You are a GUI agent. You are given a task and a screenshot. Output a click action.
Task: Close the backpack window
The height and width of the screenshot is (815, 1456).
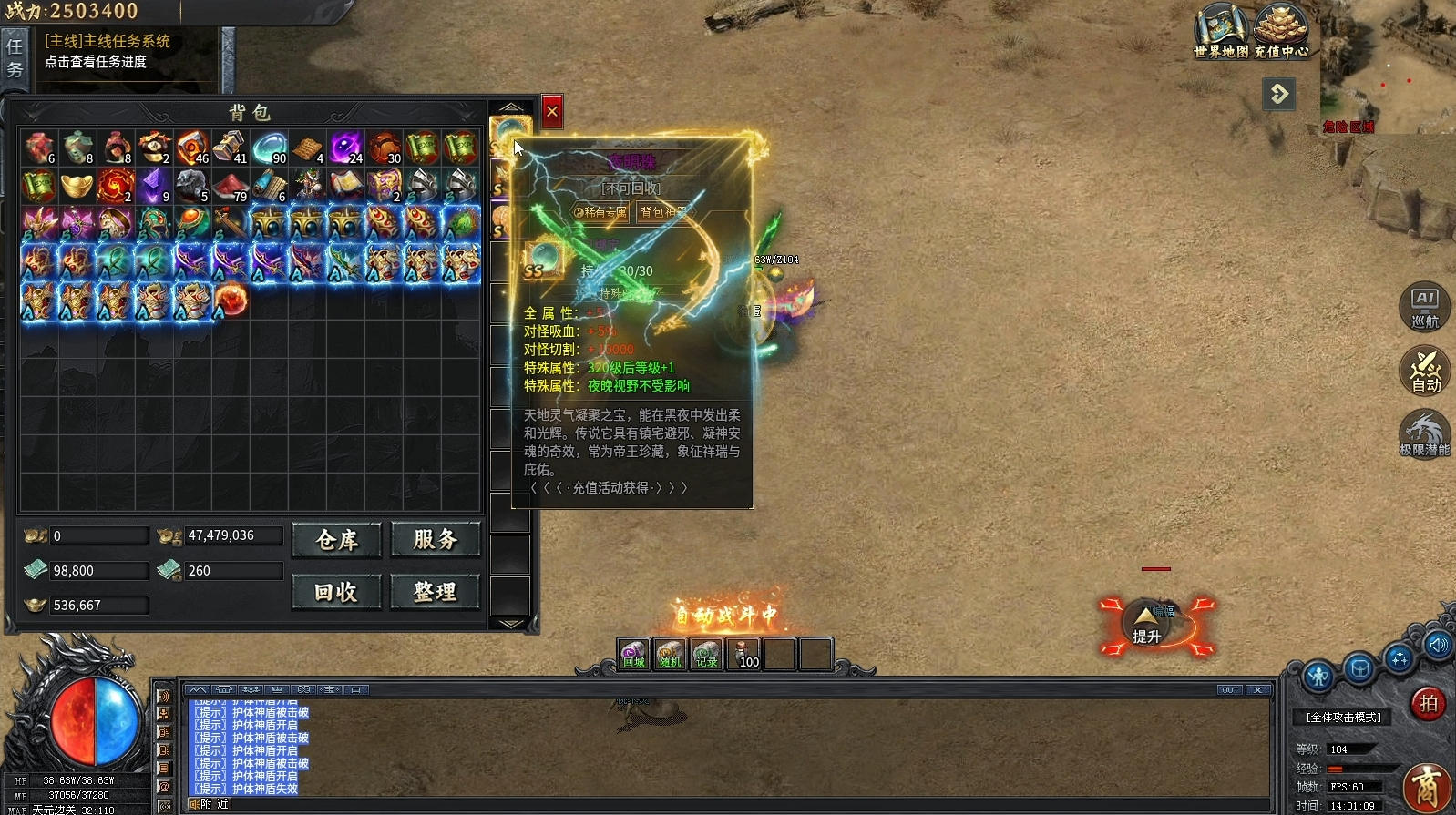552,112
